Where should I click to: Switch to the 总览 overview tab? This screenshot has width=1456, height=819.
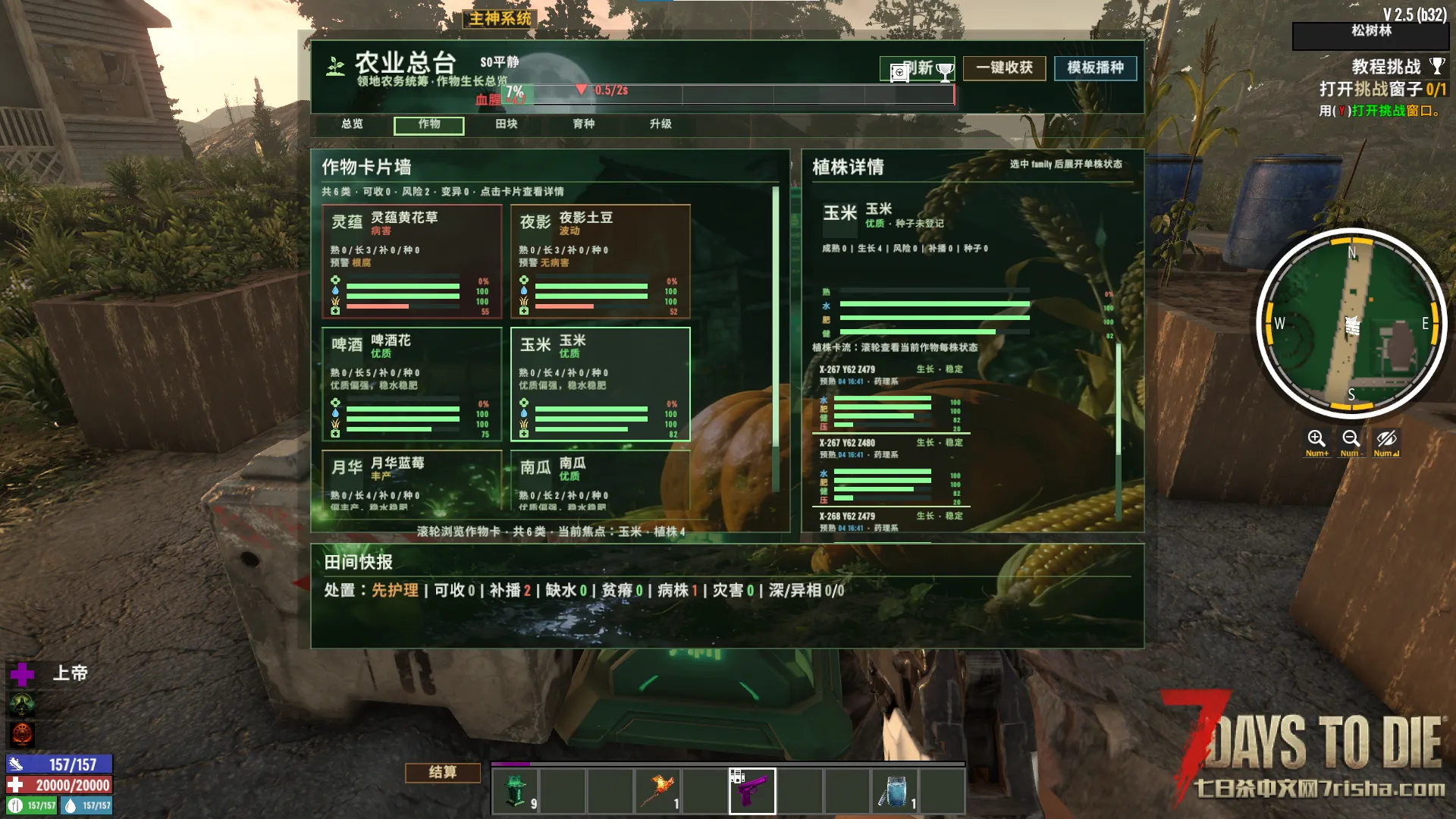click(352, 124)
